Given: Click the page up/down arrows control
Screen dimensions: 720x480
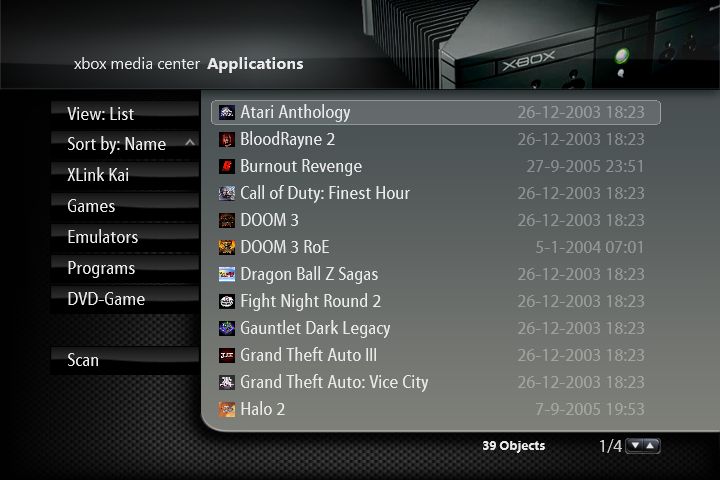Looking at the screenshot, I should [x=643, y=445].
